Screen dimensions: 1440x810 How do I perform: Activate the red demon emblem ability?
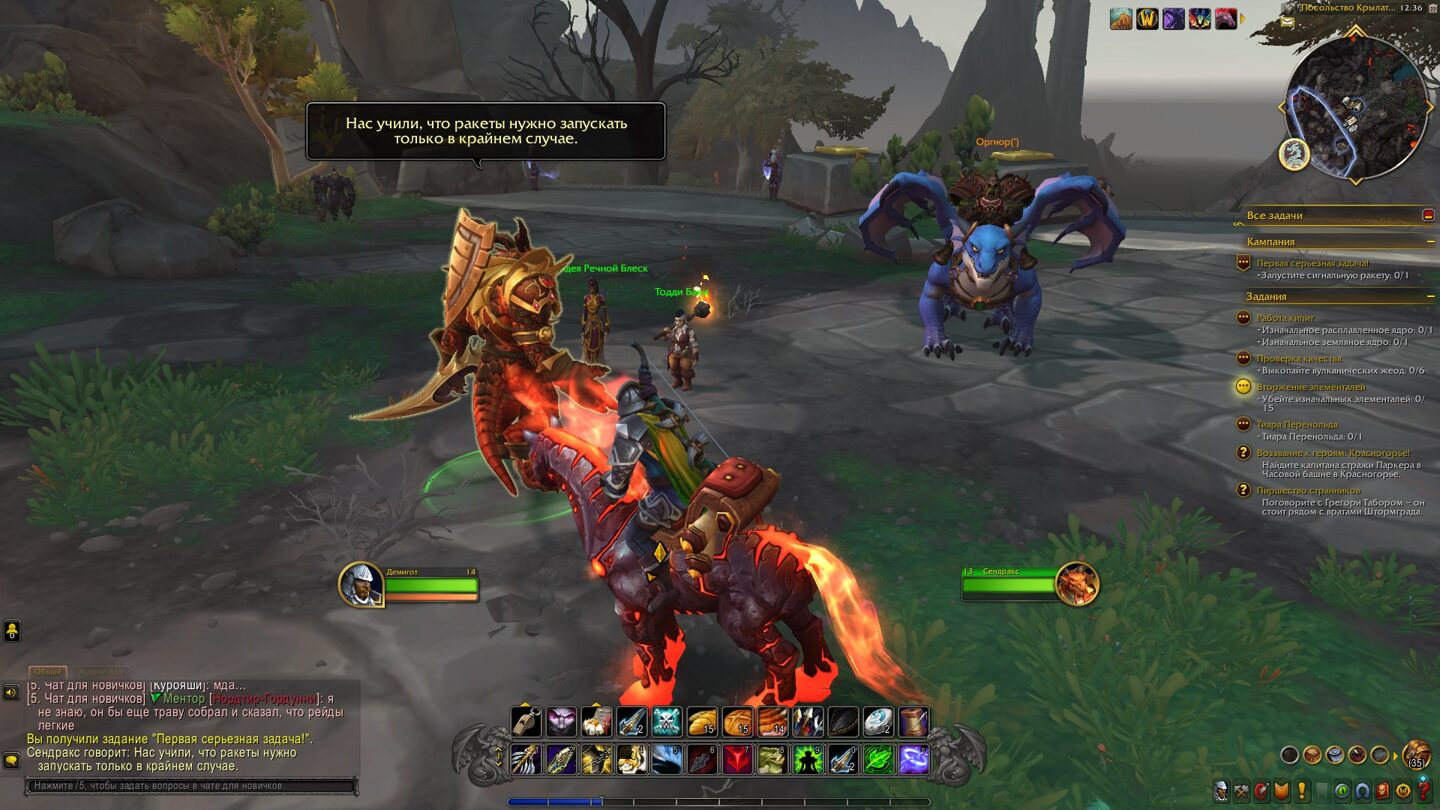click(x=737, y=760)
